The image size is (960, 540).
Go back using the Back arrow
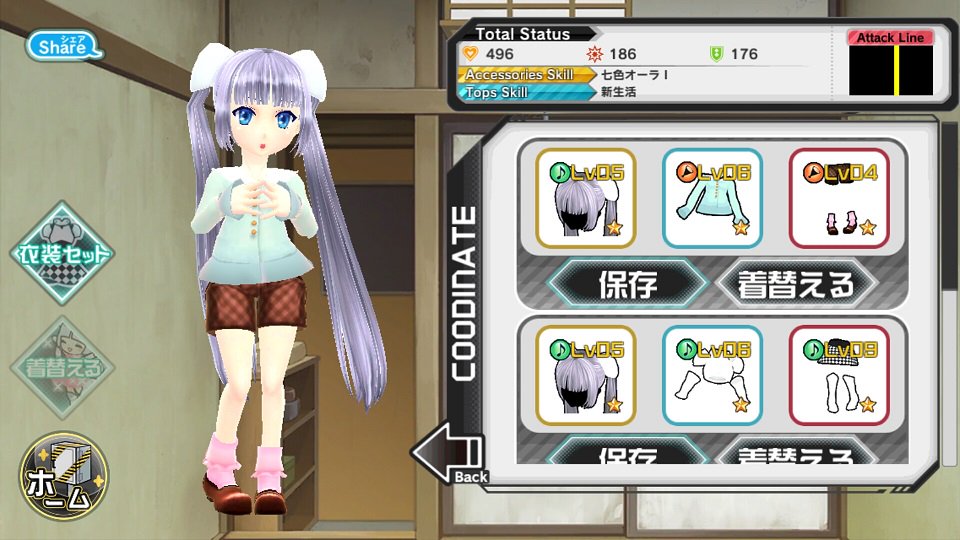(449, 456)
